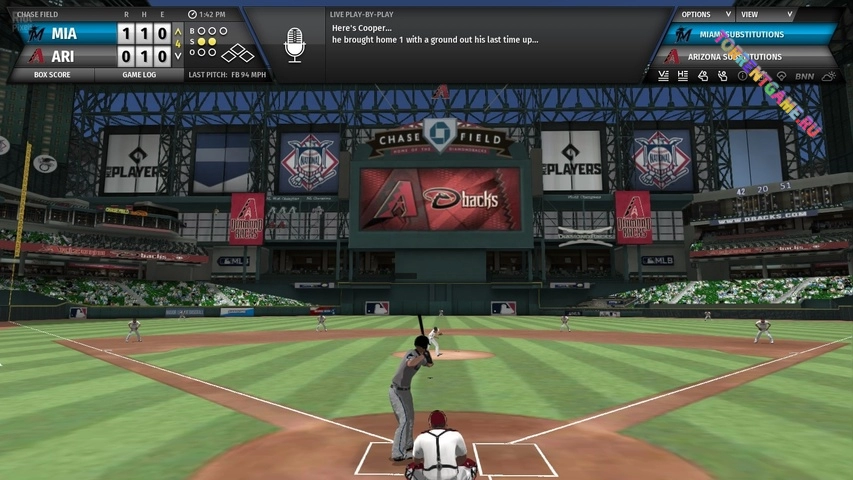853x480 pixels.
Task: Select the visiting team lineup icon
Action: (663, 76)
